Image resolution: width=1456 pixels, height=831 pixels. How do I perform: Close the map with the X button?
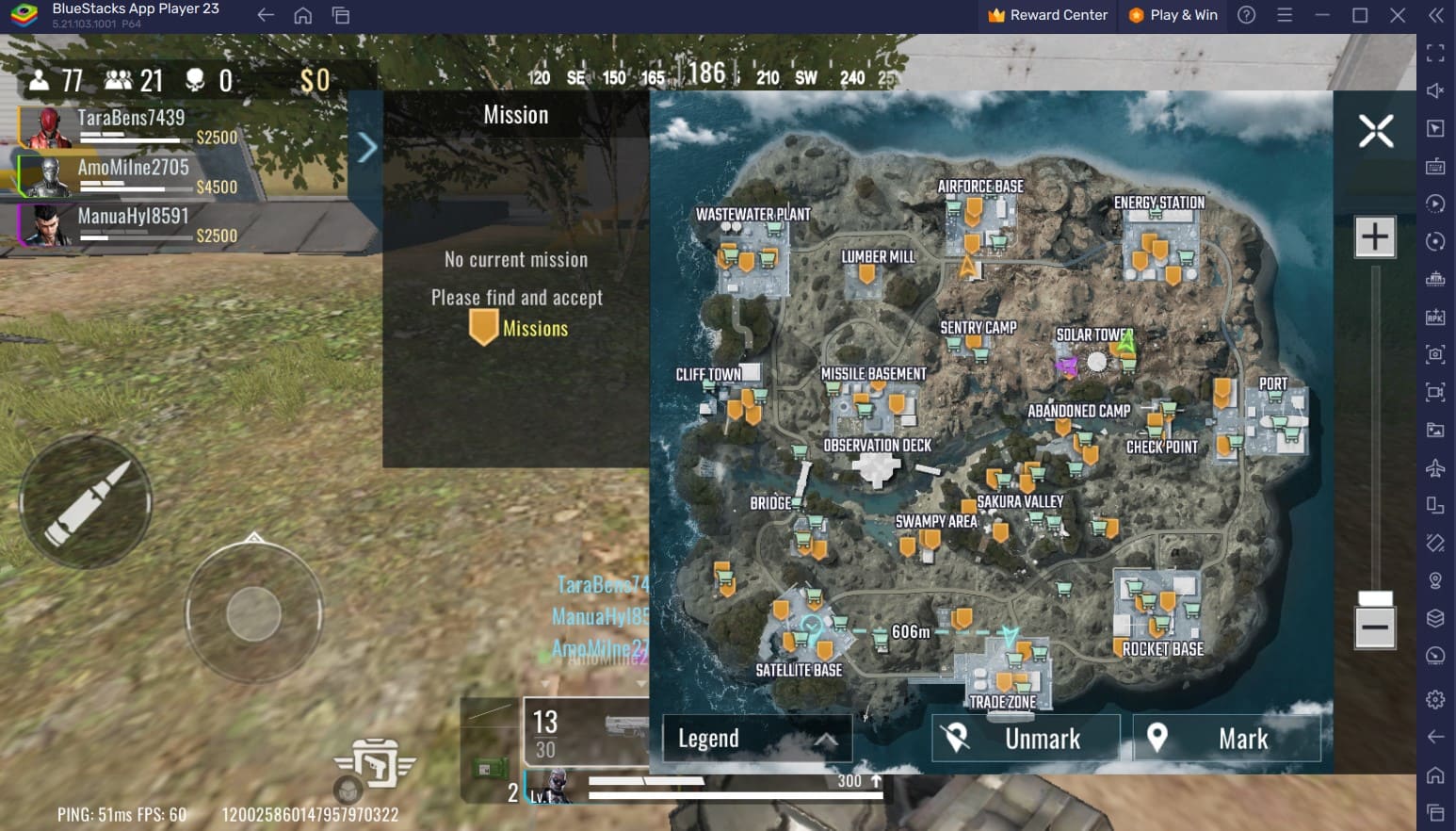1376,131
